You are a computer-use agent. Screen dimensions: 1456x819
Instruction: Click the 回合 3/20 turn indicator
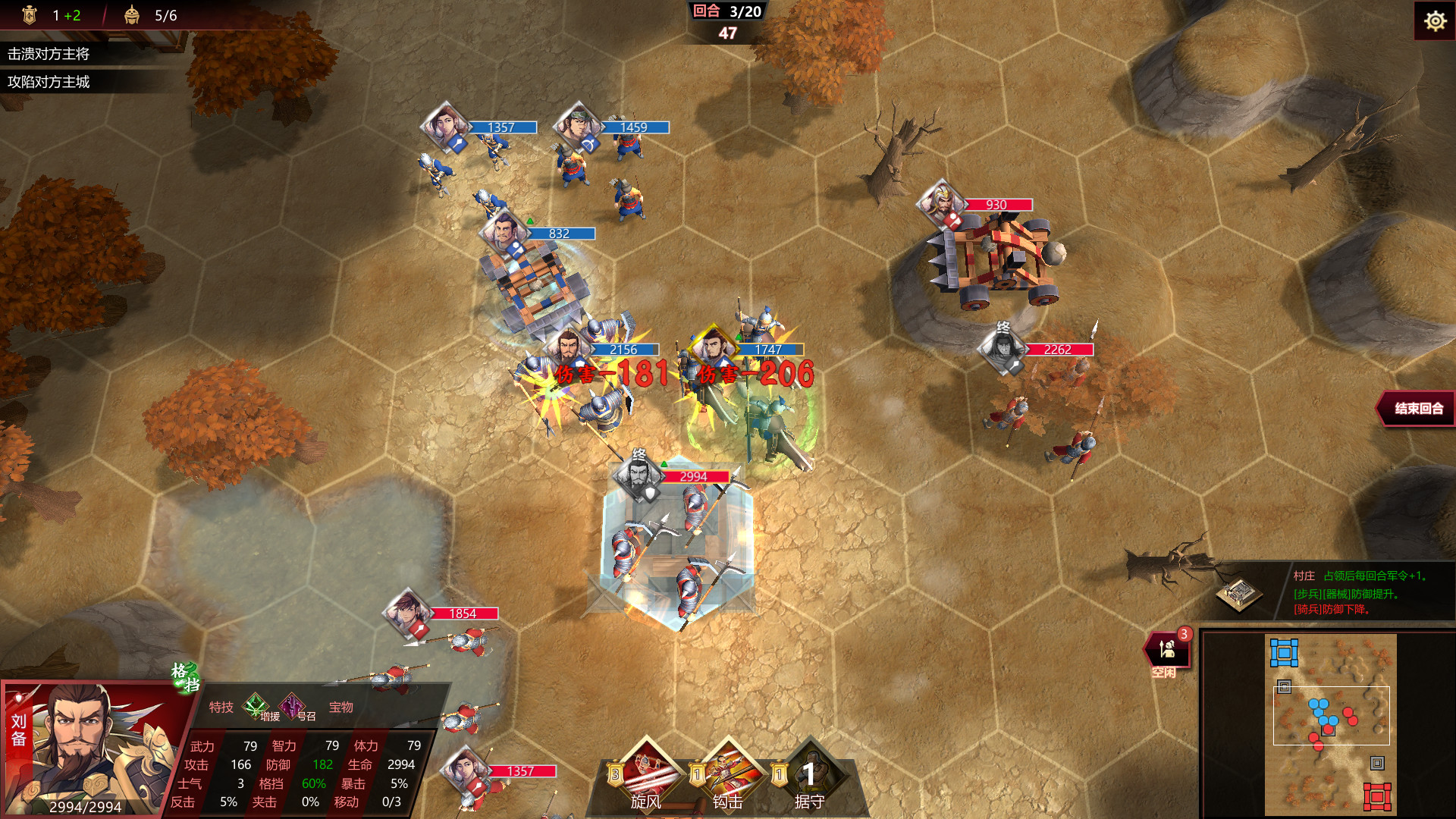726,12
